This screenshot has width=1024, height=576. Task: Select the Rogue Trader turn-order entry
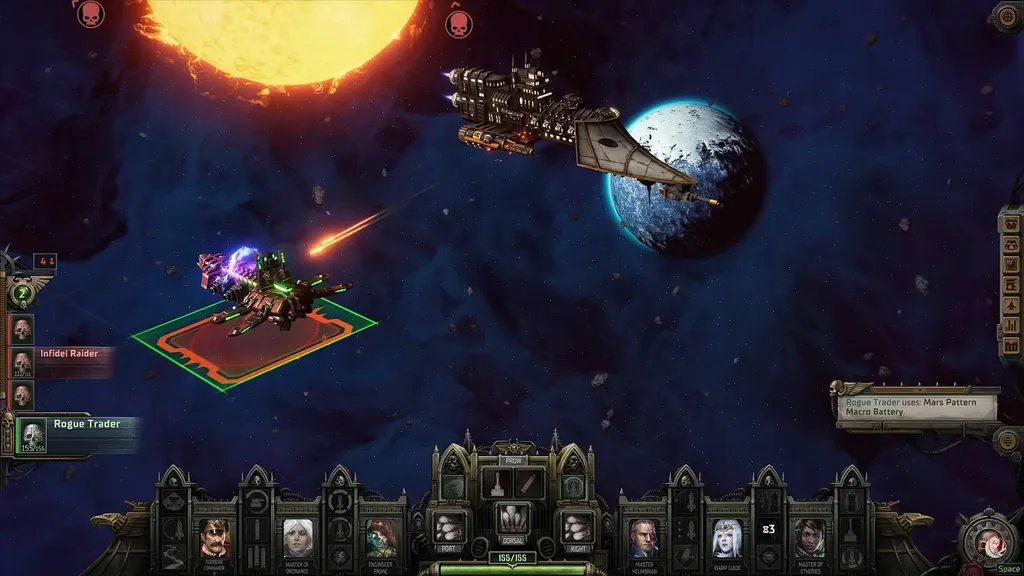[33, 435]
